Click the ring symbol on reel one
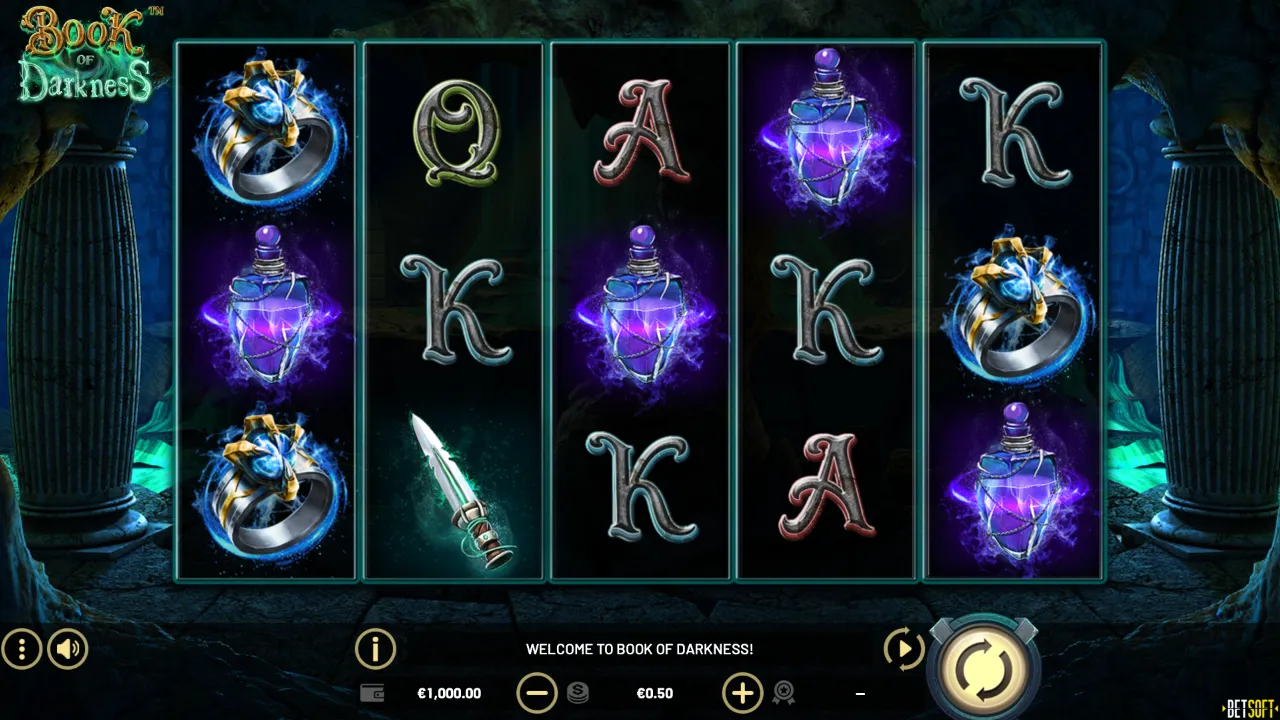Viewport: 1280px width, 720px height. pos(267,130)
